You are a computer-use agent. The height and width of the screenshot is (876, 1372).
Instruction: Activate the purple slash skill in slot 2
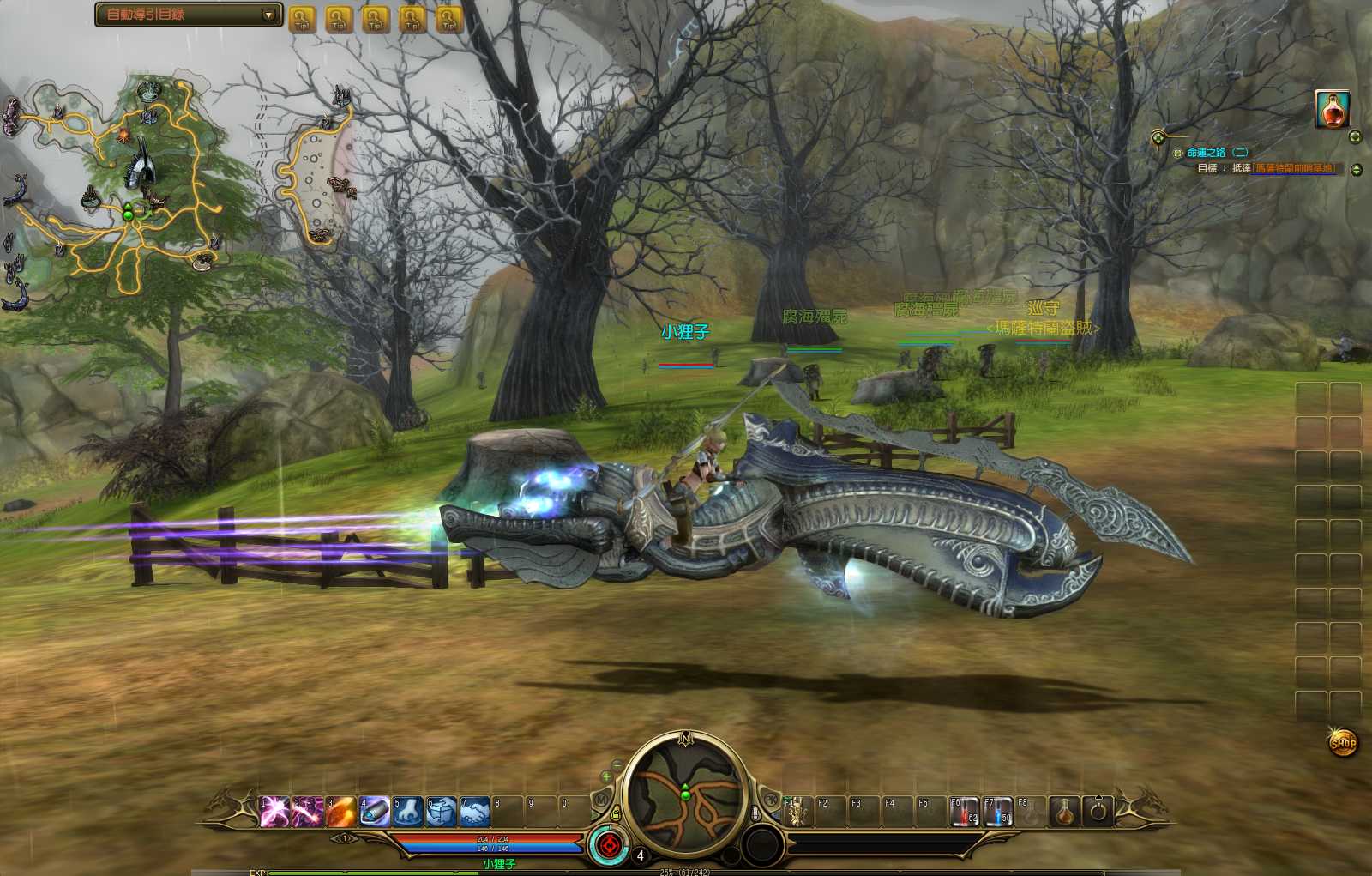click(308, 811)
